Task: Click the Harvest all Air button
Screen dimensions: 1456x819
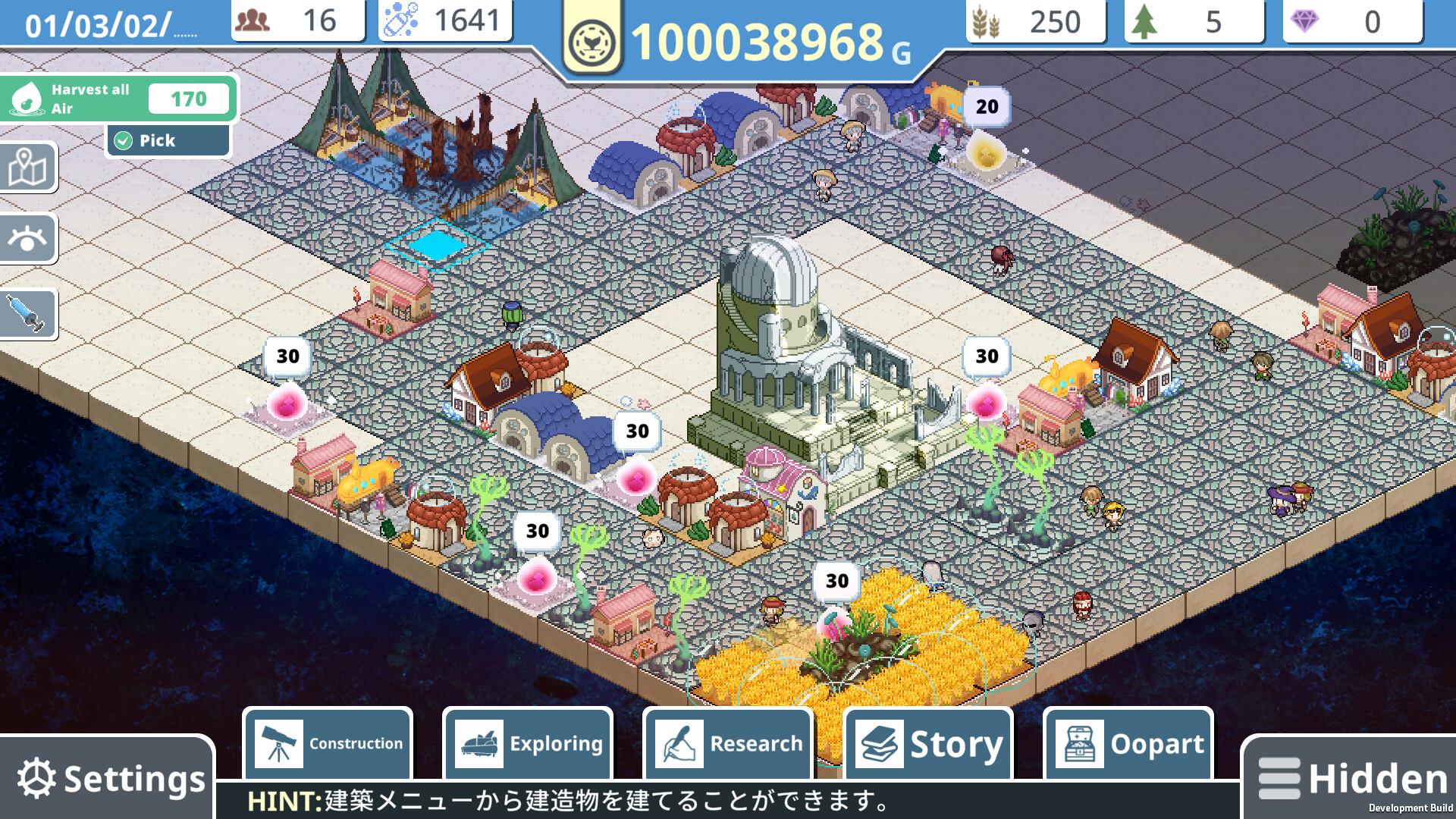Action: point(119,99)
